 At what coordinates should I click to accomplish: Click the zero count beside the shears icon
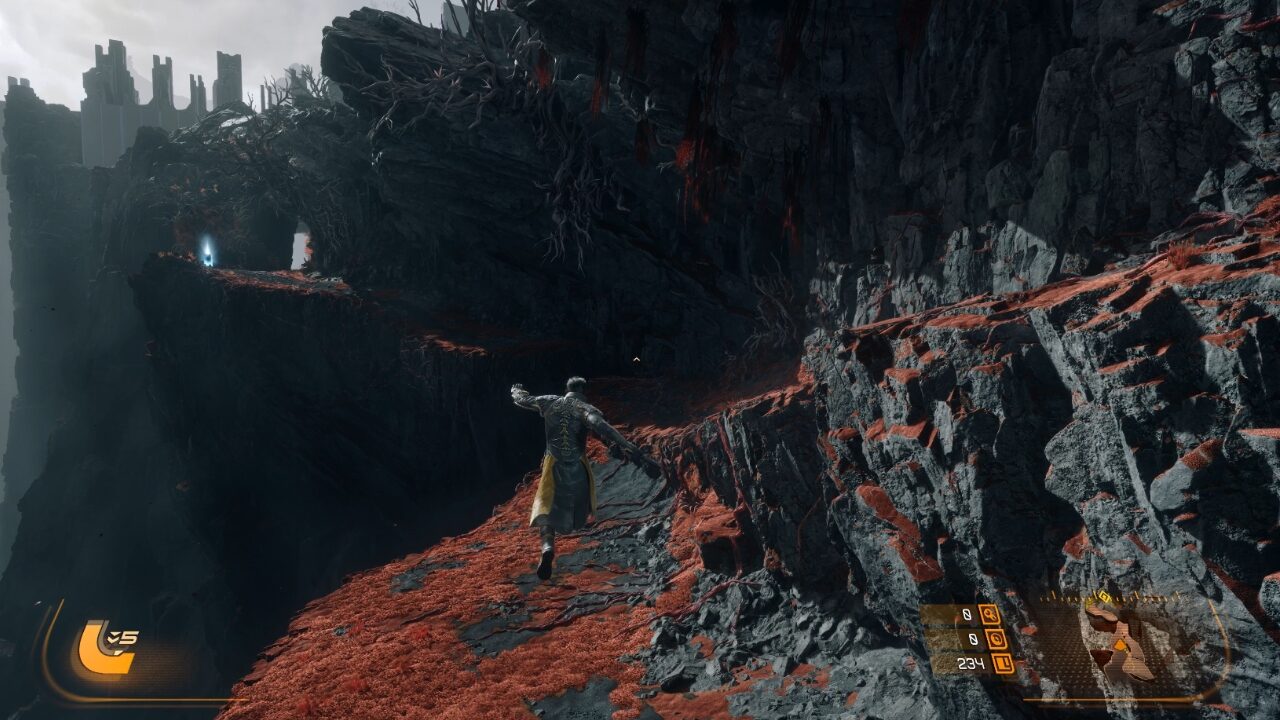966,614
